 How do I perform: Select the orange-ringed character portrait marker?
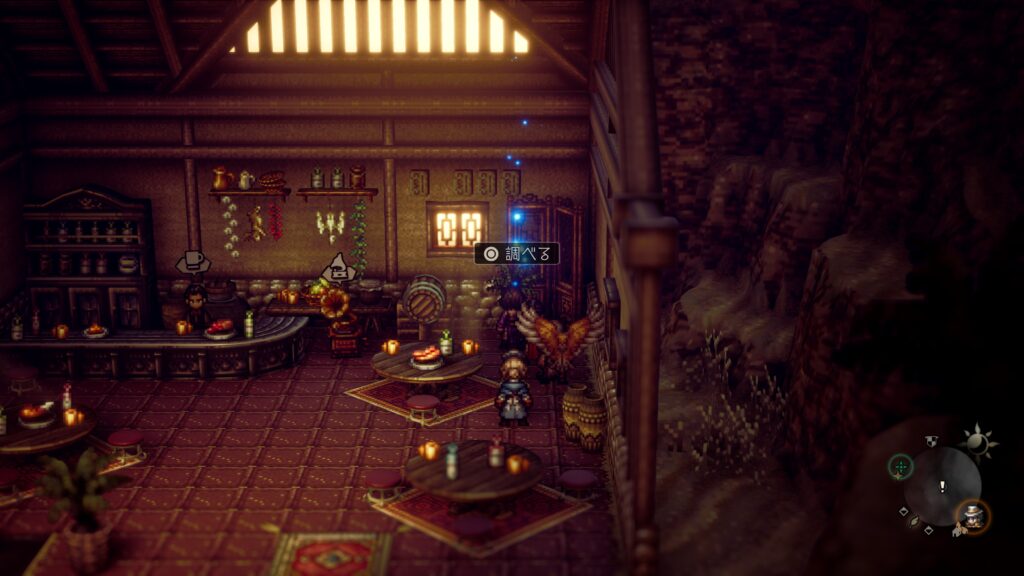(973, 515)
